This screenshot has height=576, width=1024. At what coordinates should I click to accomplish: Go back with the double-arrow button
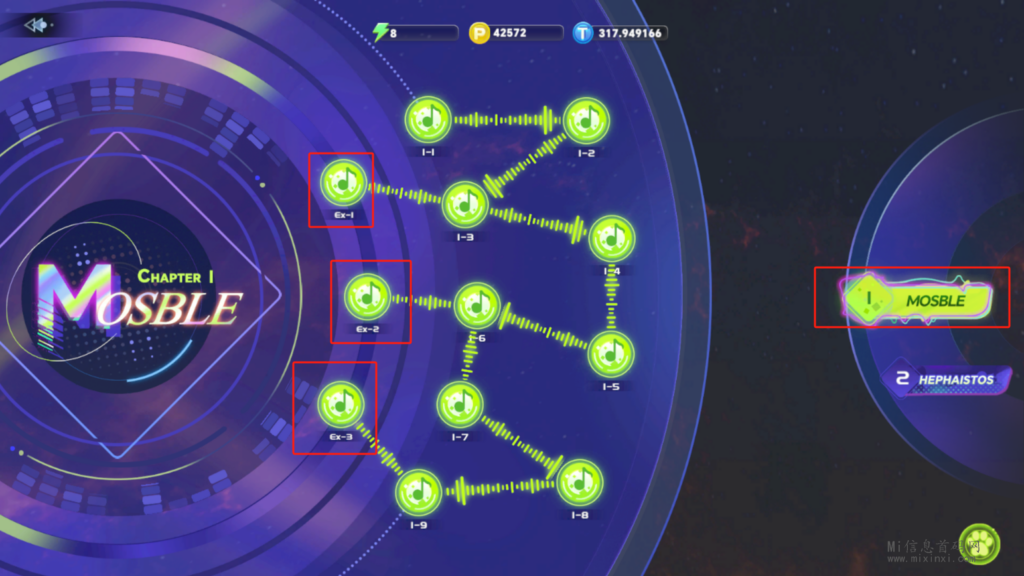tap(37, 25)
